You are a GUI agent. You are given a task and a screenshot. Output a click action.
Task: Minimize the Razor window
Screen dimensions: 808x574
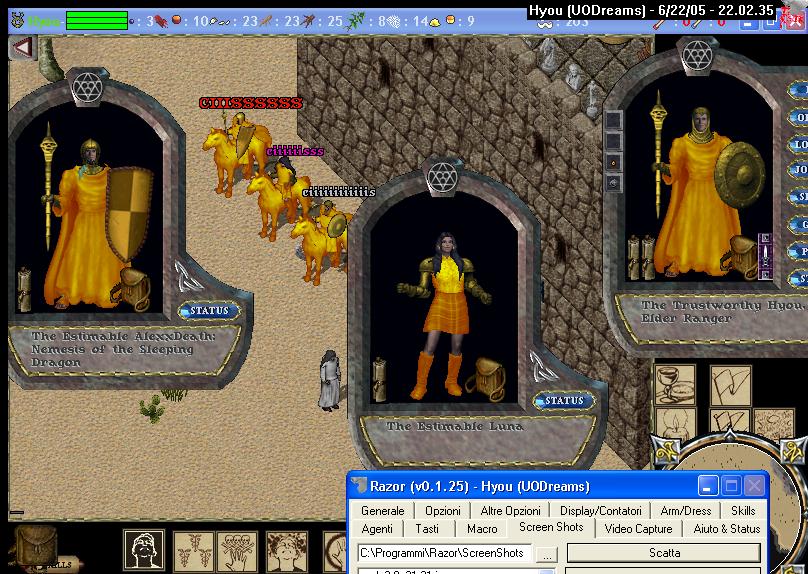tap(708, 486)
